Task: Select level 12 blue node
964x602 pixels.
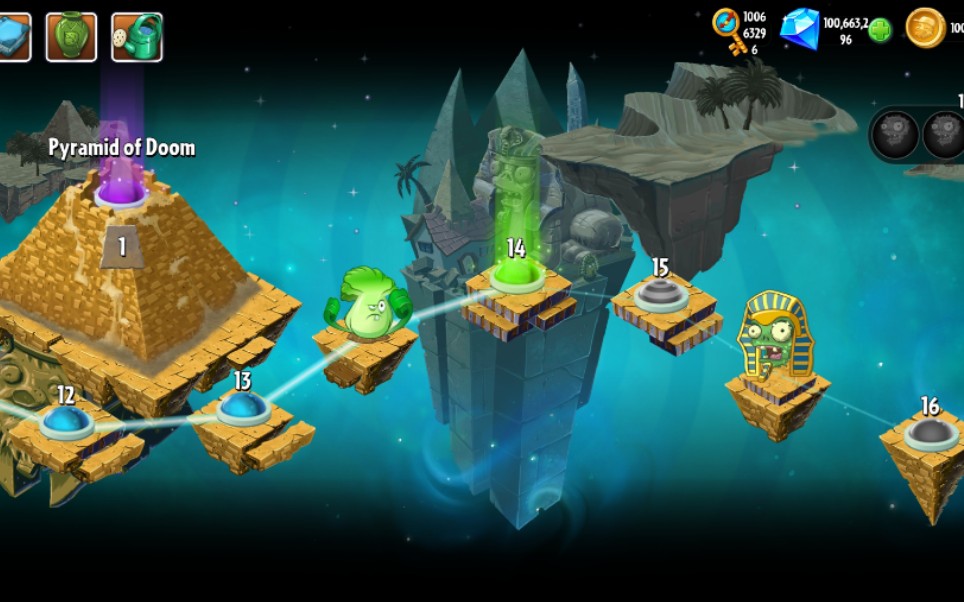Action: 66,421
